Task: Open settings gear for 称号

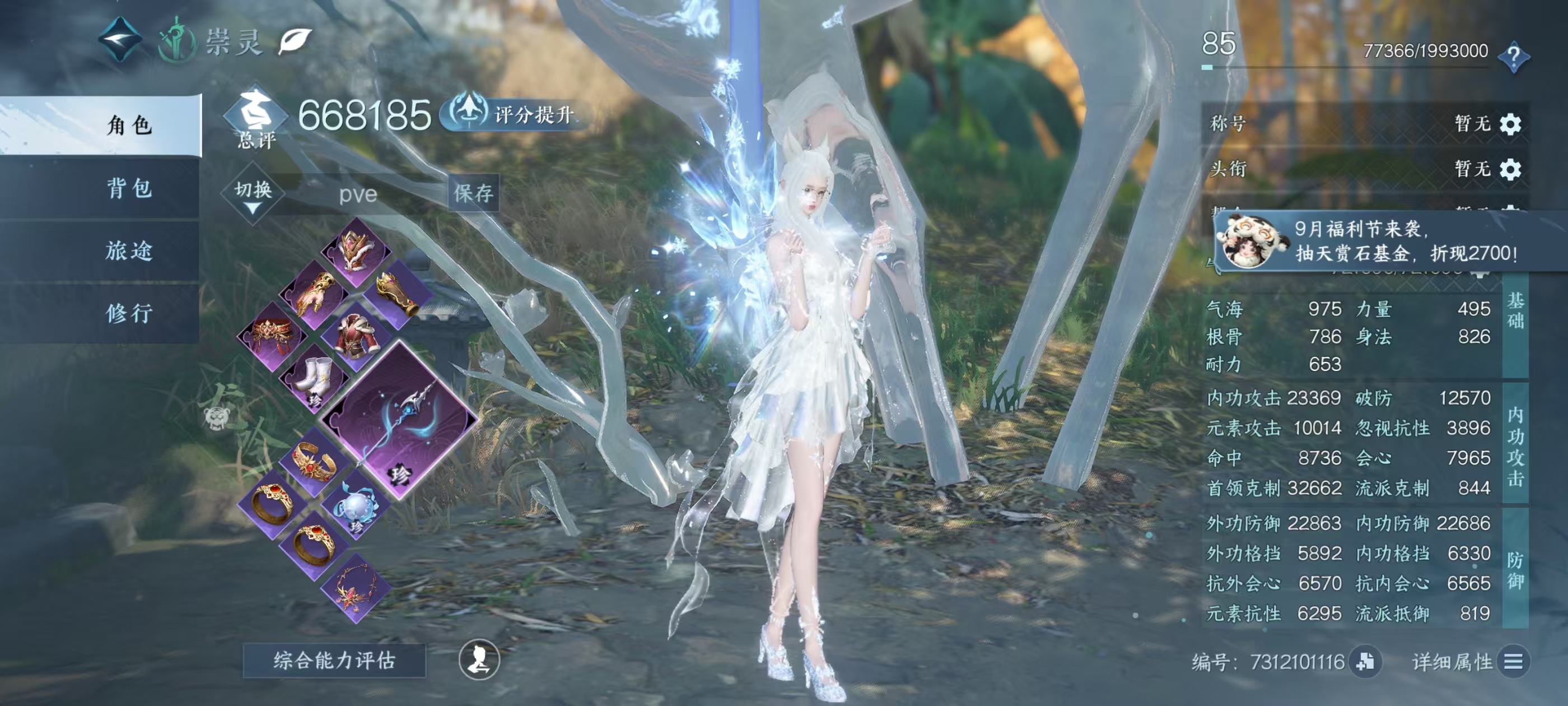Action: click(x=1510, y=124)
